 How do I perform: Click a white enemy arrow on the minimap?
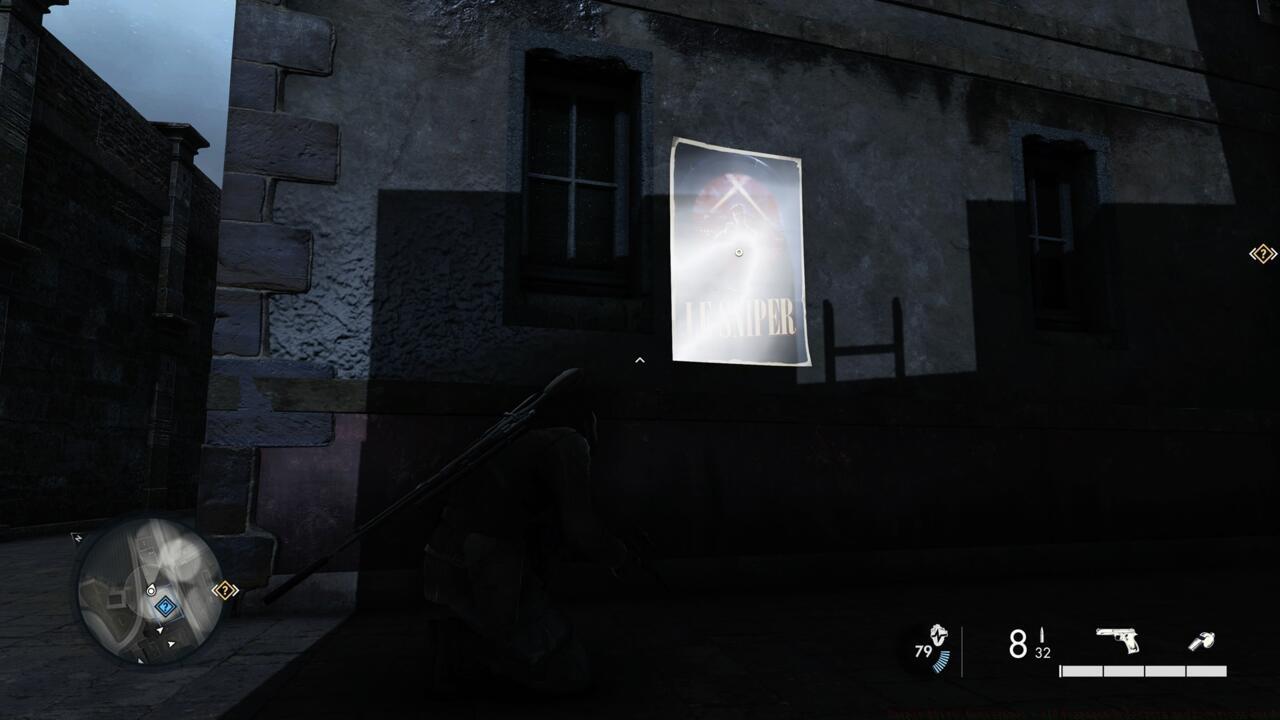pyautogui.click(x=160, y=629)
